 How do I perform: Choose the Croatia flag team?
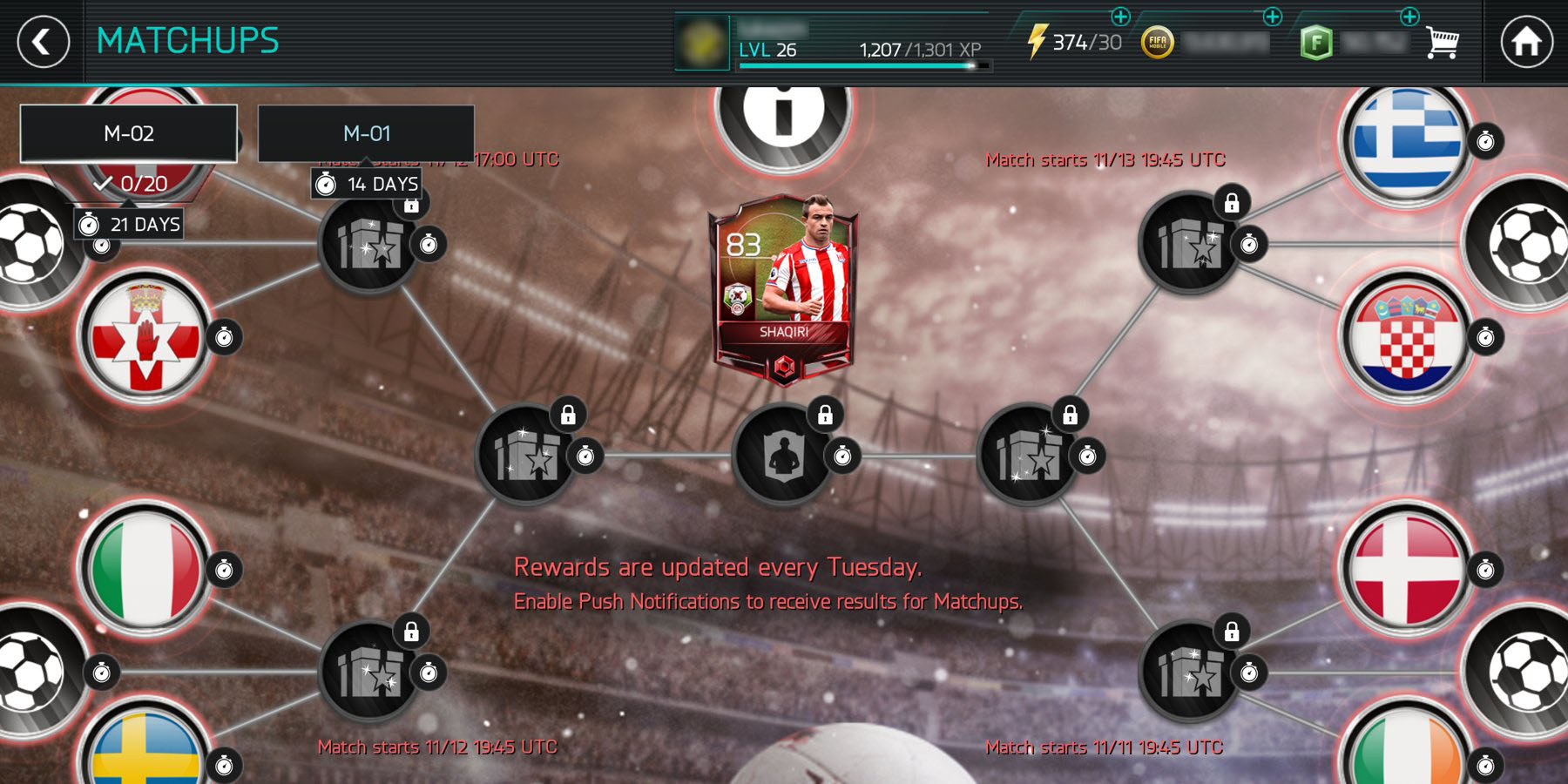tap(1406, 337)
